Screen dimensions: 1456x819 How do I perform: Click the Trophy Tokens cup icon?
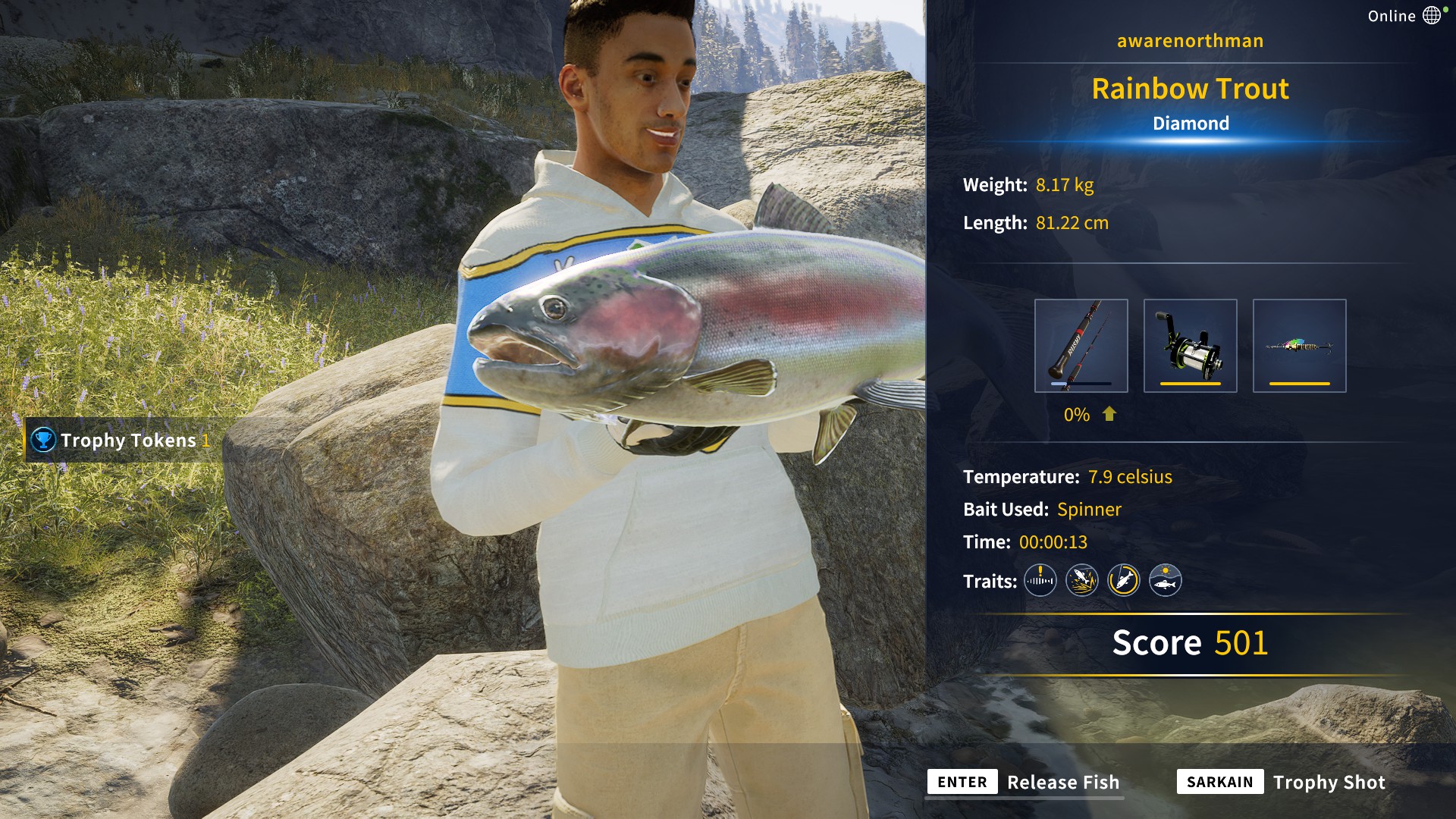43,440
